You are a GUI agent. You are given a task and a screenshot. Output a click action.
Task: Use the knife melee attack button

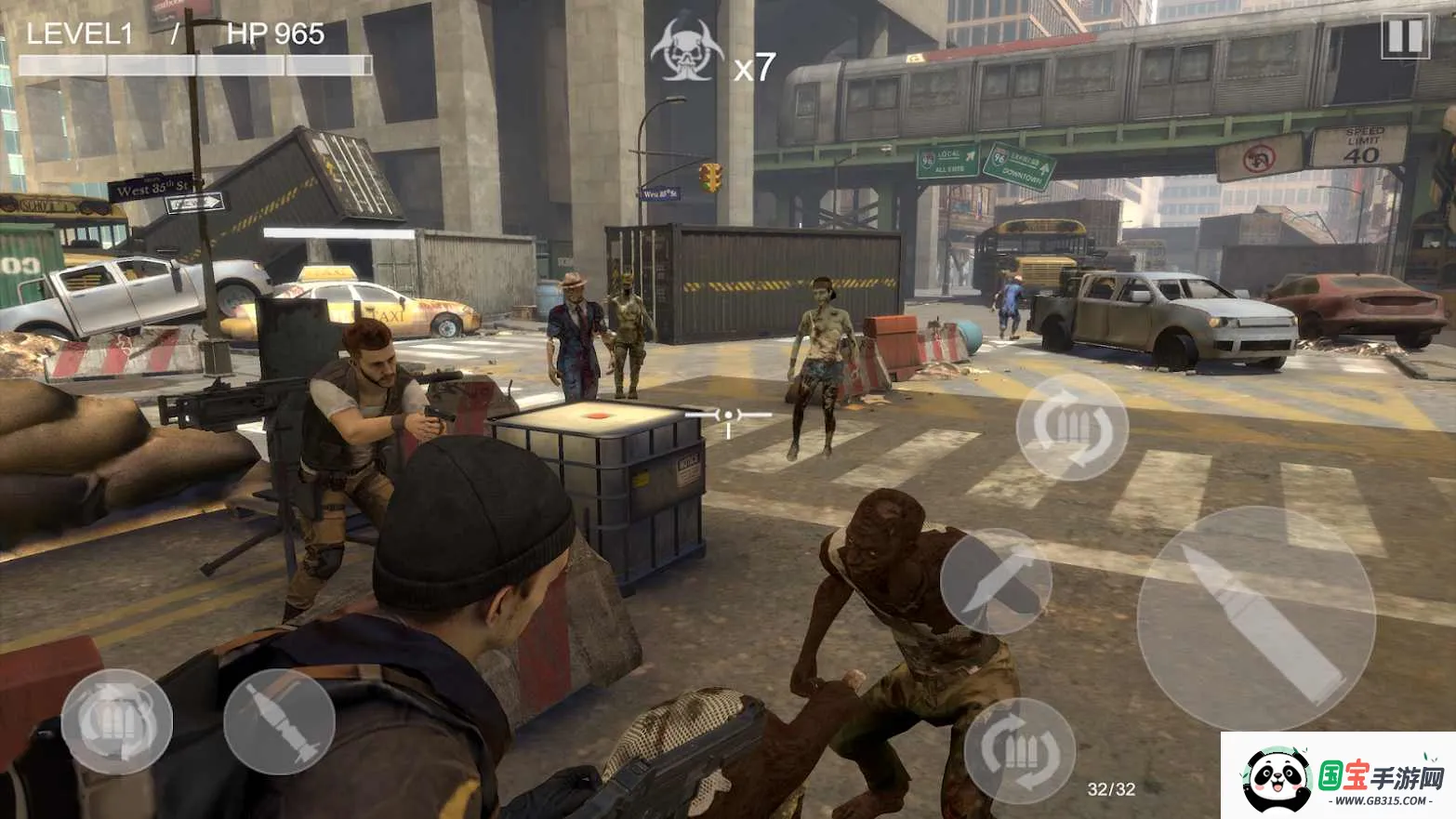996,582
